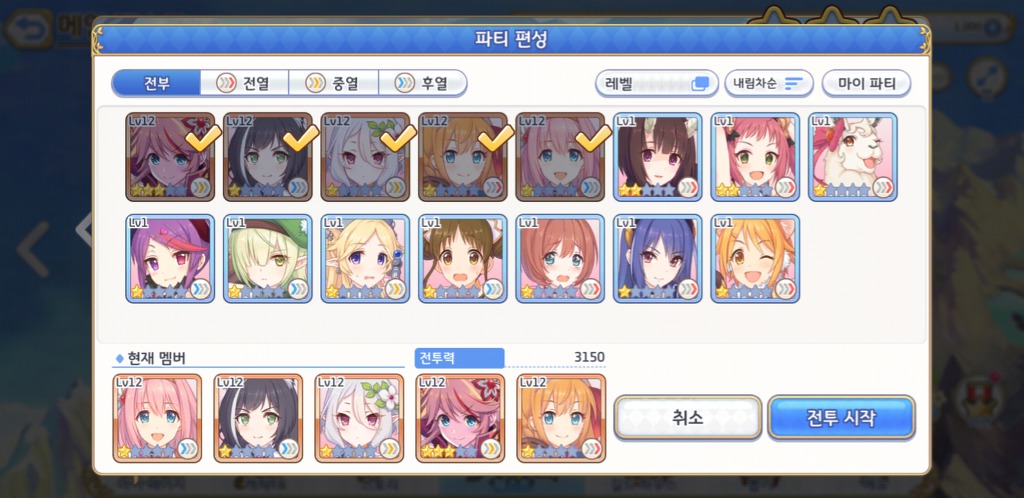Open the 마이 파티 saved parties
This screenshot has width=1024, height=498.
[x=866, y=83]
